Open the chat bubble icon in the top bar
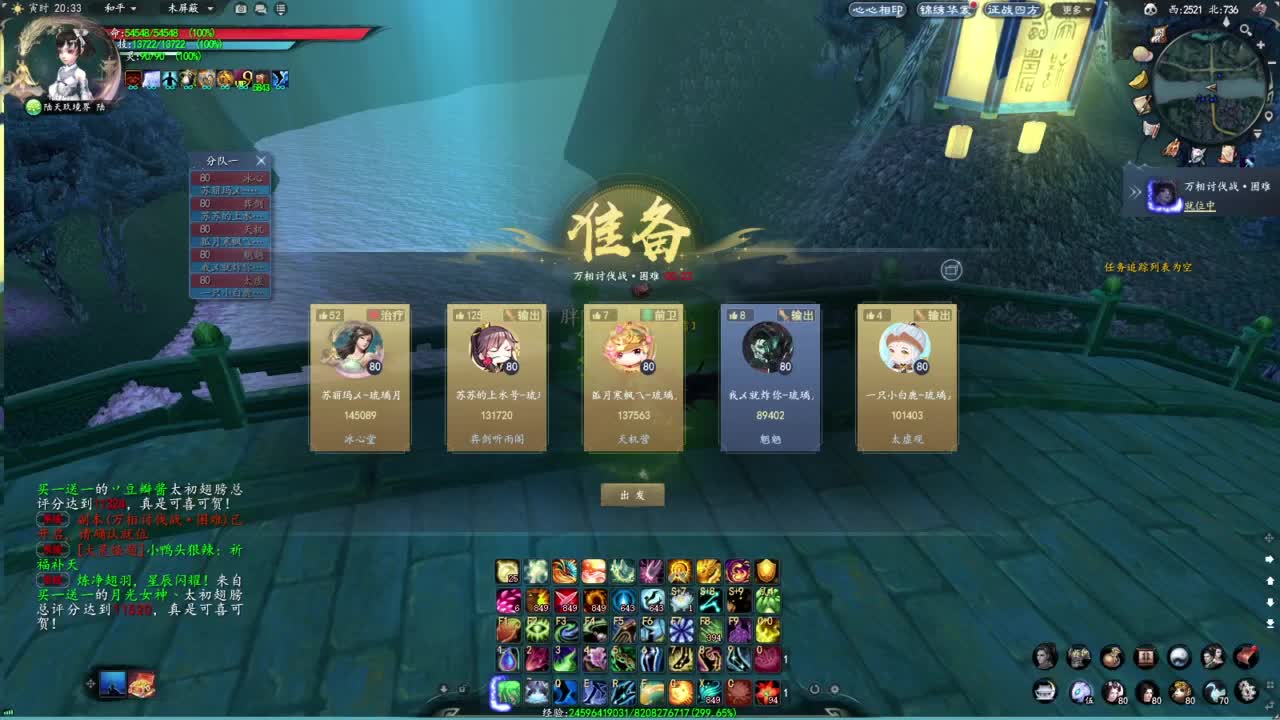Viewport: 1280px width, 720px height. [x=260, y=9]
